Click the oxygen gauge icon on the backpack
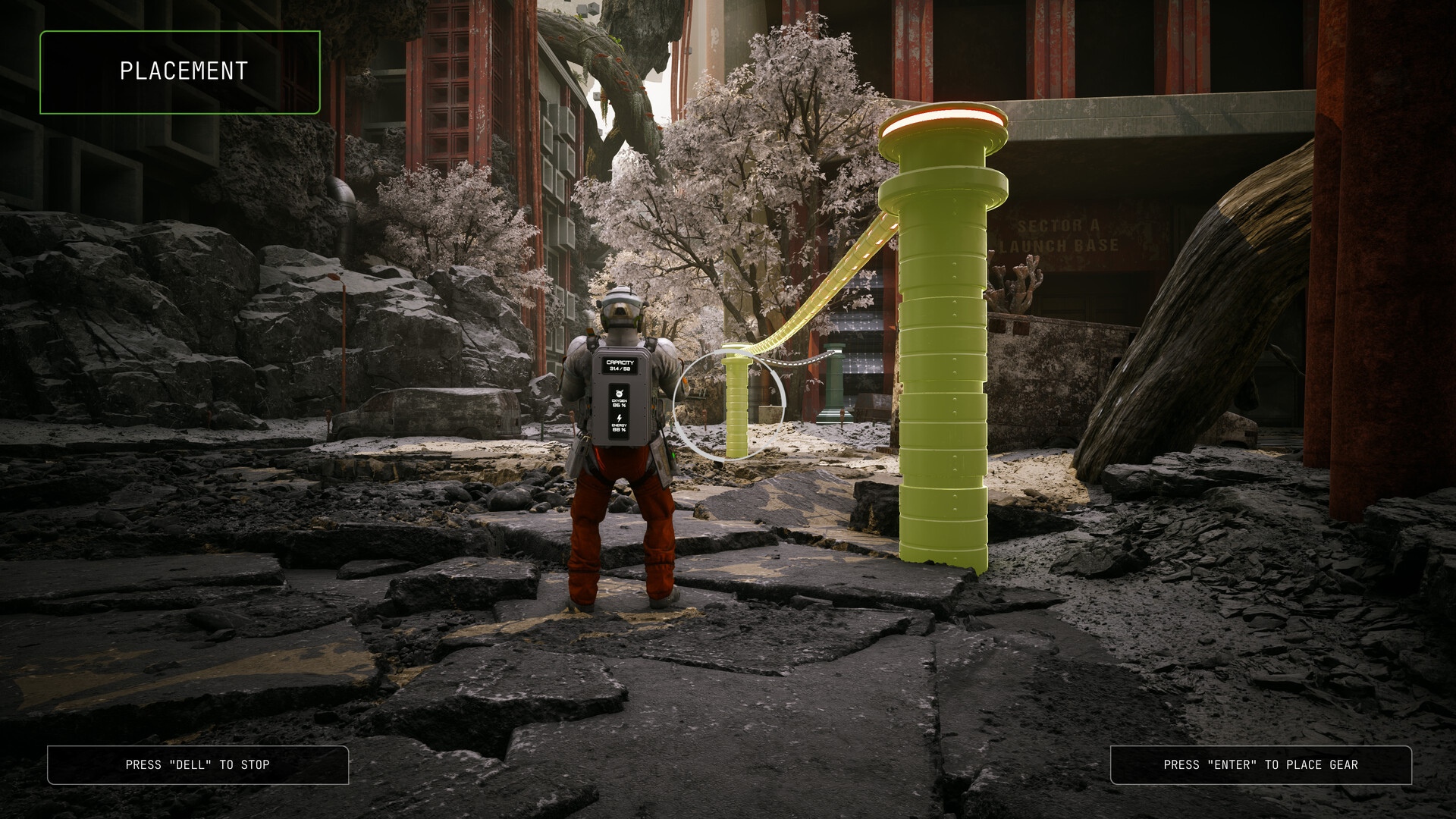The width and height of the screenshot is (1456, 819). click(x=620, y=393)
